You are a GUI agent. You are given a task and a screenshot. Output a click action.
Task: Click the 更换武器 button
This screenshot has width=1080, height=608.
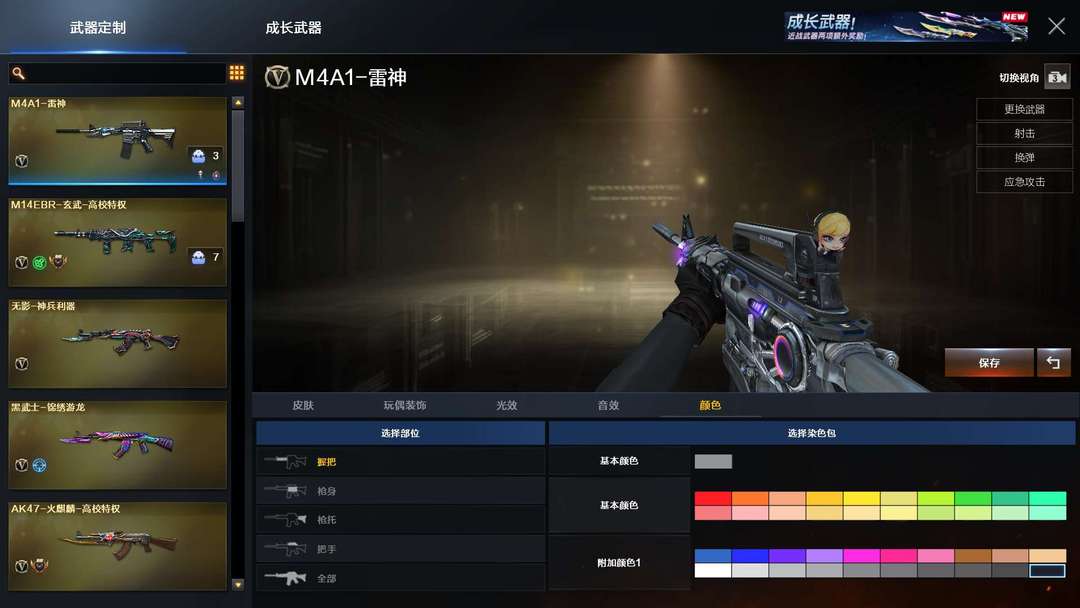click(x=1024, y=109)
